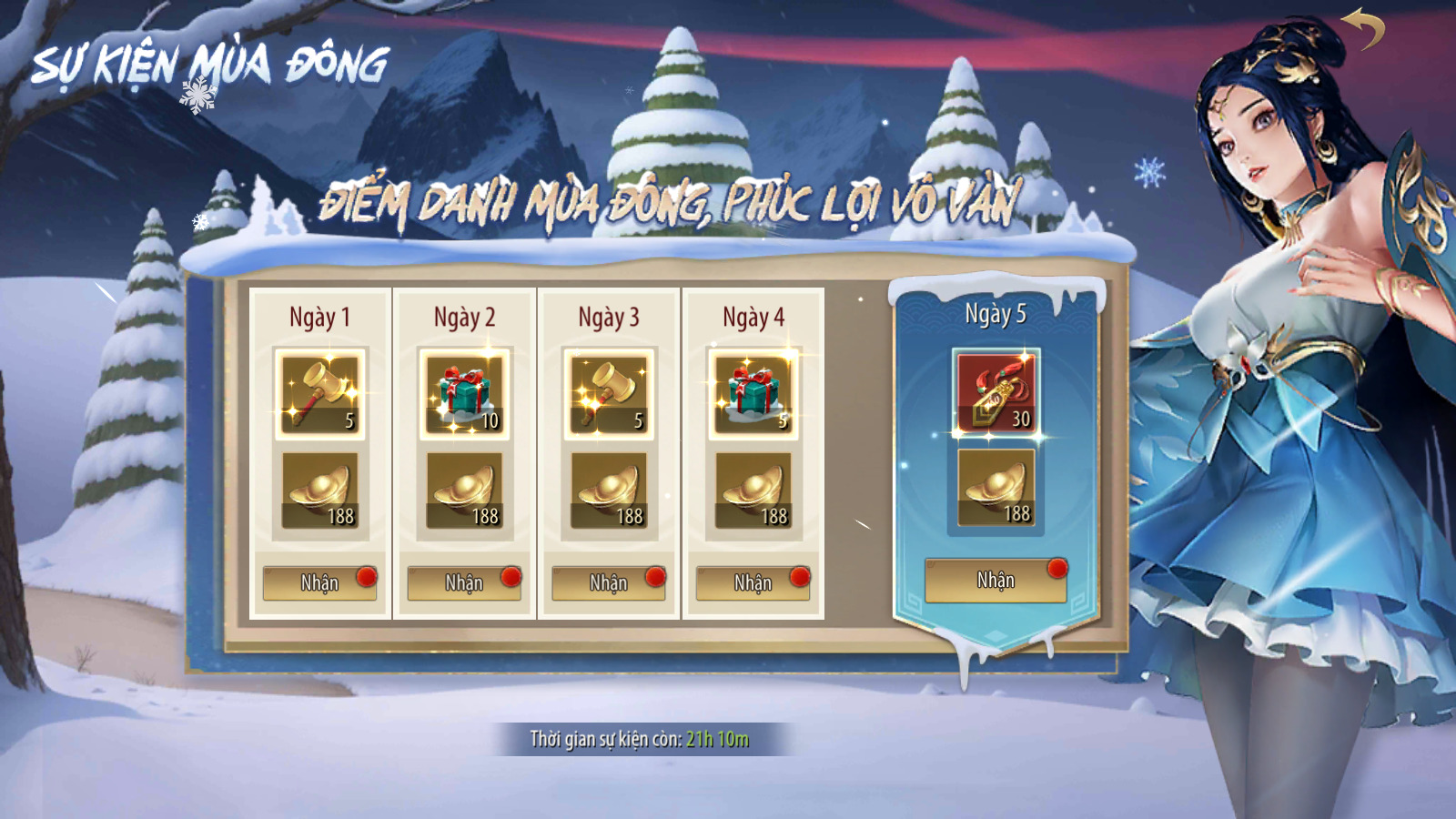View the Ngày 2 gold ingot reward
1456x819 pixels.
(464, 490)
